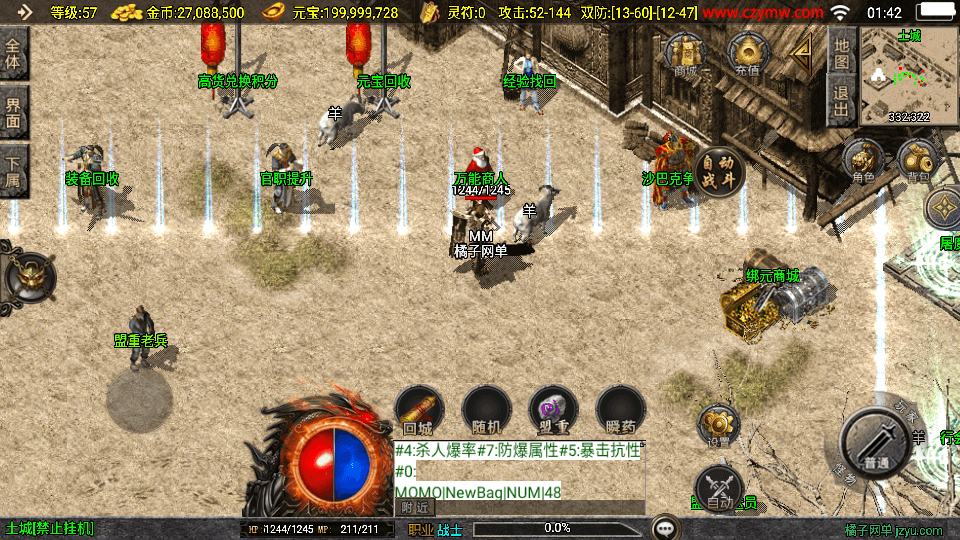Open the 商城 shop icon
This screenshot has height=540, width=960.
tap(685, 53)
